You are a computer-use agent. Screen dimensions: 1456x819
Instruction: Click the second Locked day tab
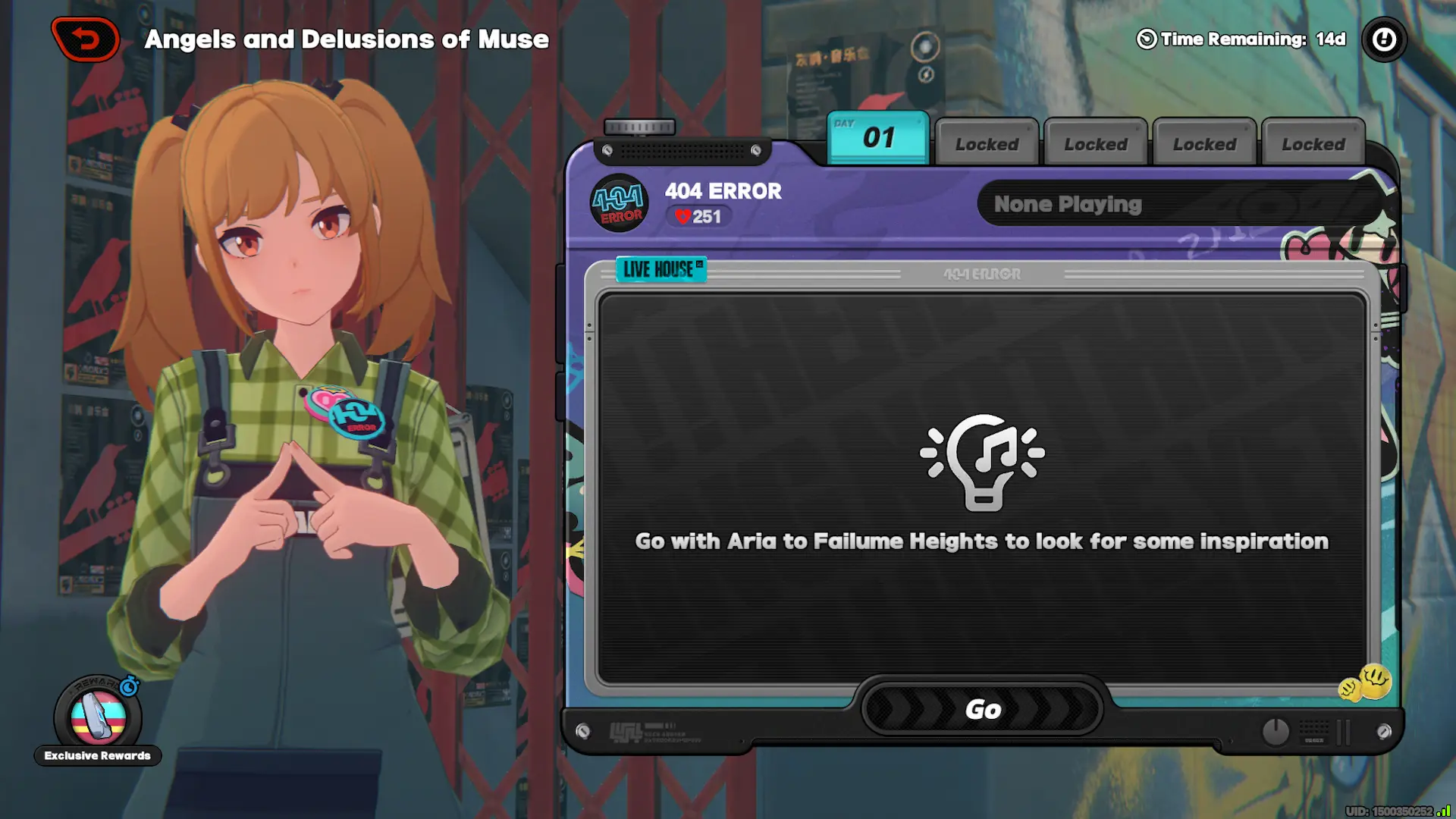point(1094,143)
